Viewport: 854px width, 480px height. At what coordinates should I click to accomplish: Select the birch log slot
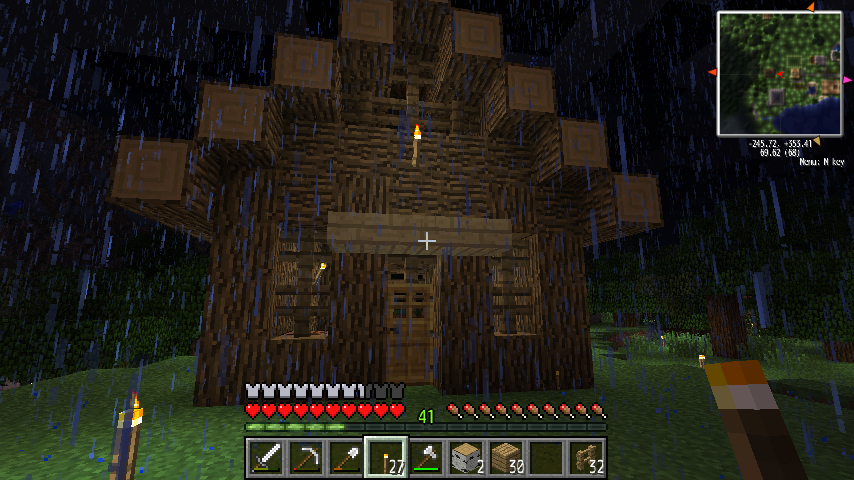(x=465, y=458)
